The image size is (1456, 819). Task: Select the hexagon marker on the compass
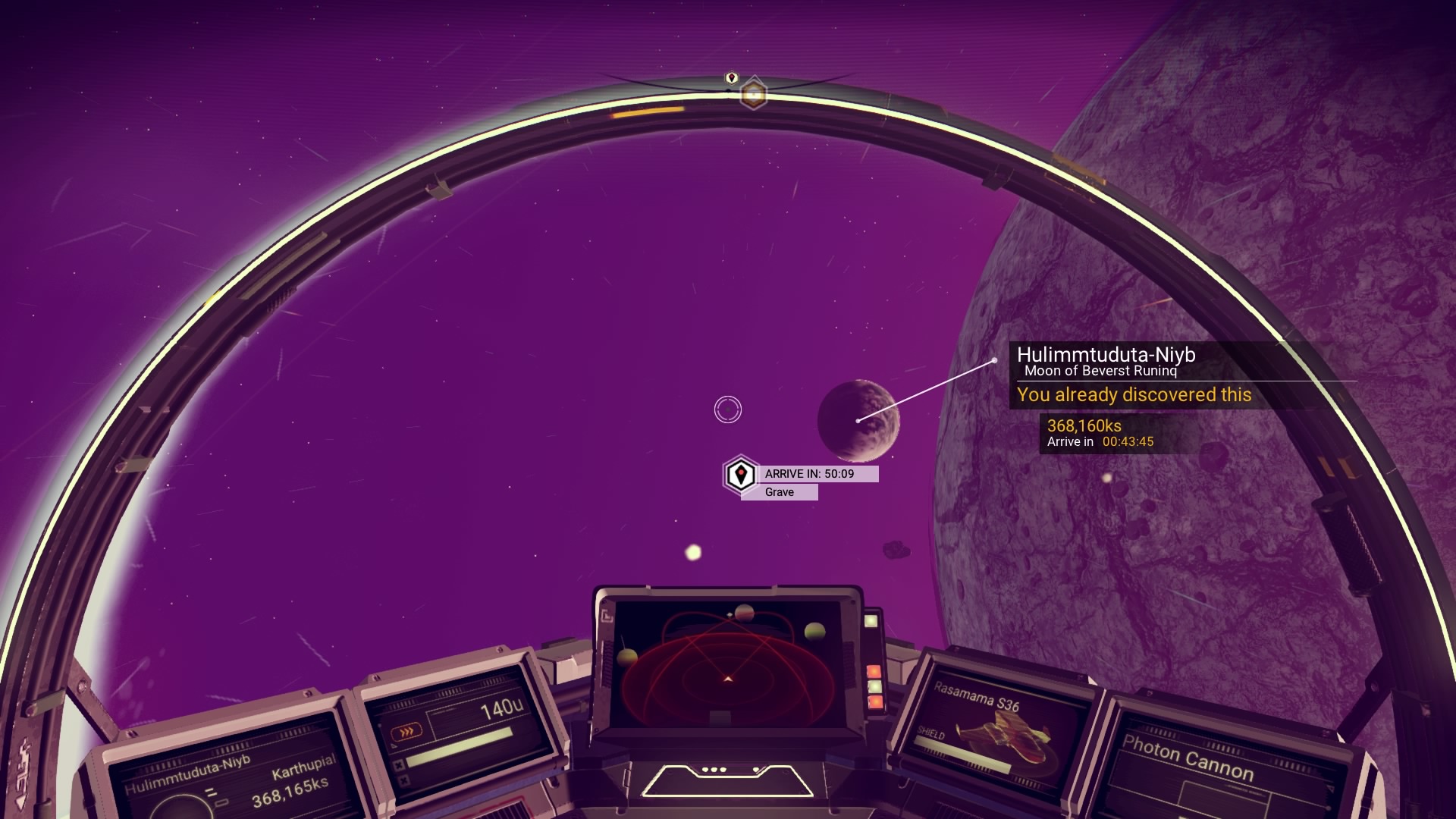click(753, 94)
